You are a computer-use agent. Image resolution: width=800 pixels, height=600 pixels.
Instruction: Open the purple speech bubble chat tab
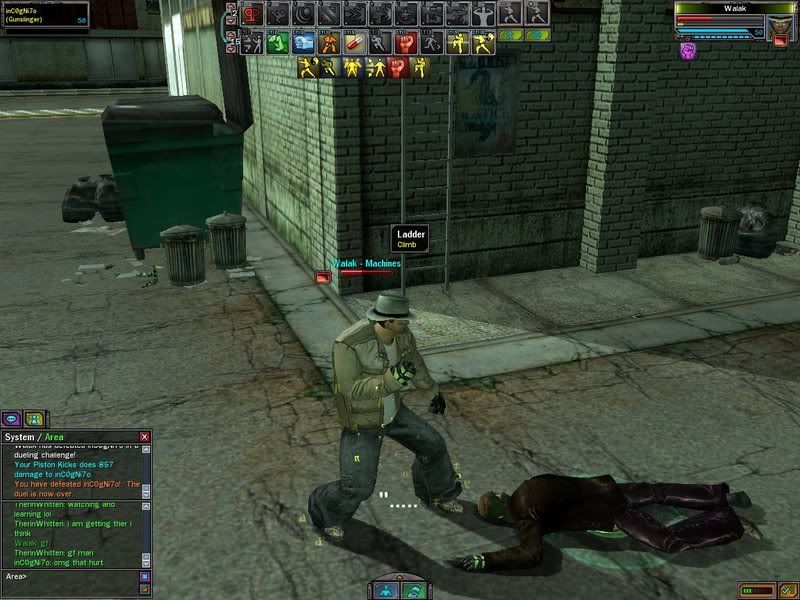pyautogui.click(x=13, y=419)
